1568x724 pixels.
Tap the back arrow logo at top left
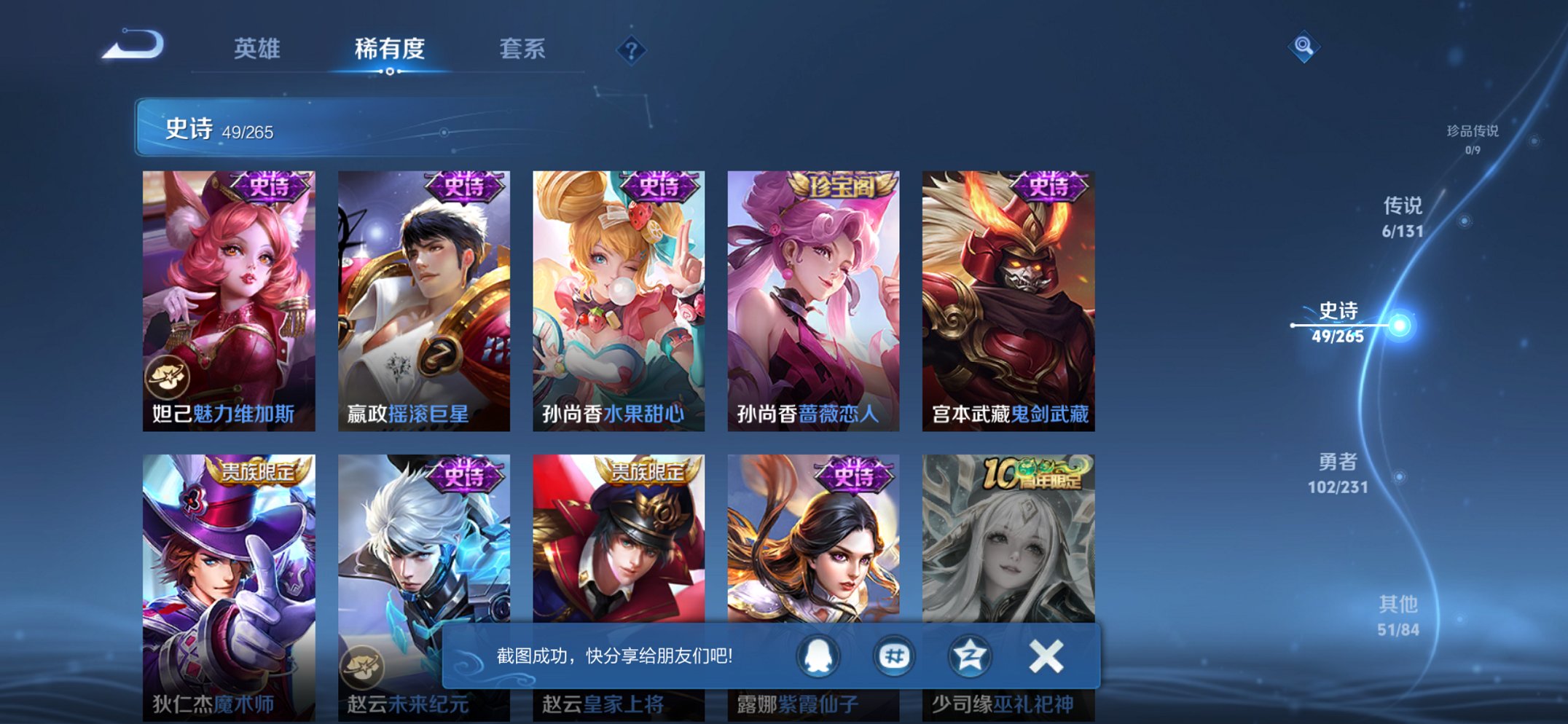tap(133, 46)
